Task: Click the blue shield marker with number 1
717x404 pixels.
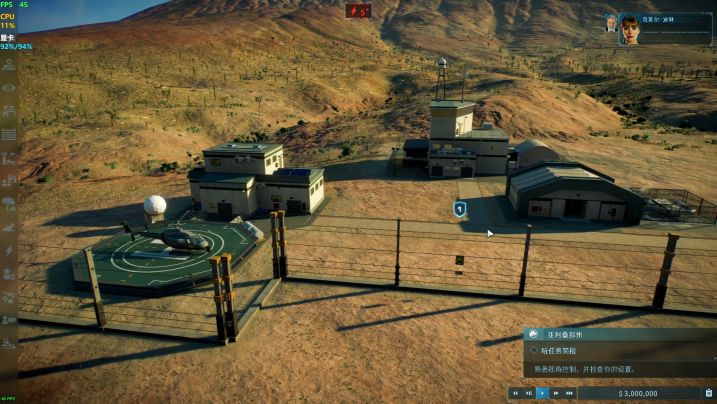Action: [459, 209]
